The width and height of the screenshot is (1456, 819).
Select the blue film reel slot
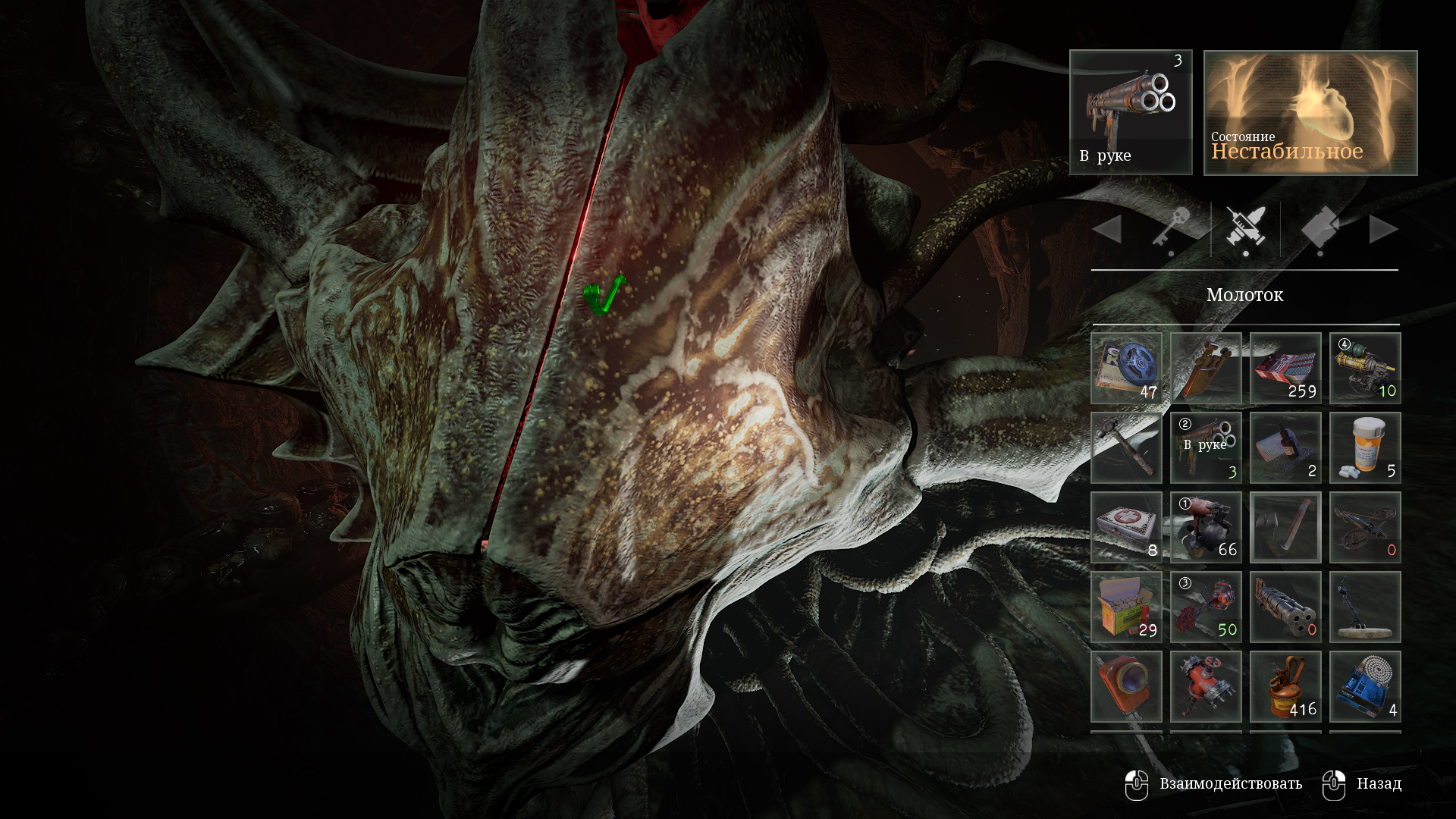tap(1126, 368)
